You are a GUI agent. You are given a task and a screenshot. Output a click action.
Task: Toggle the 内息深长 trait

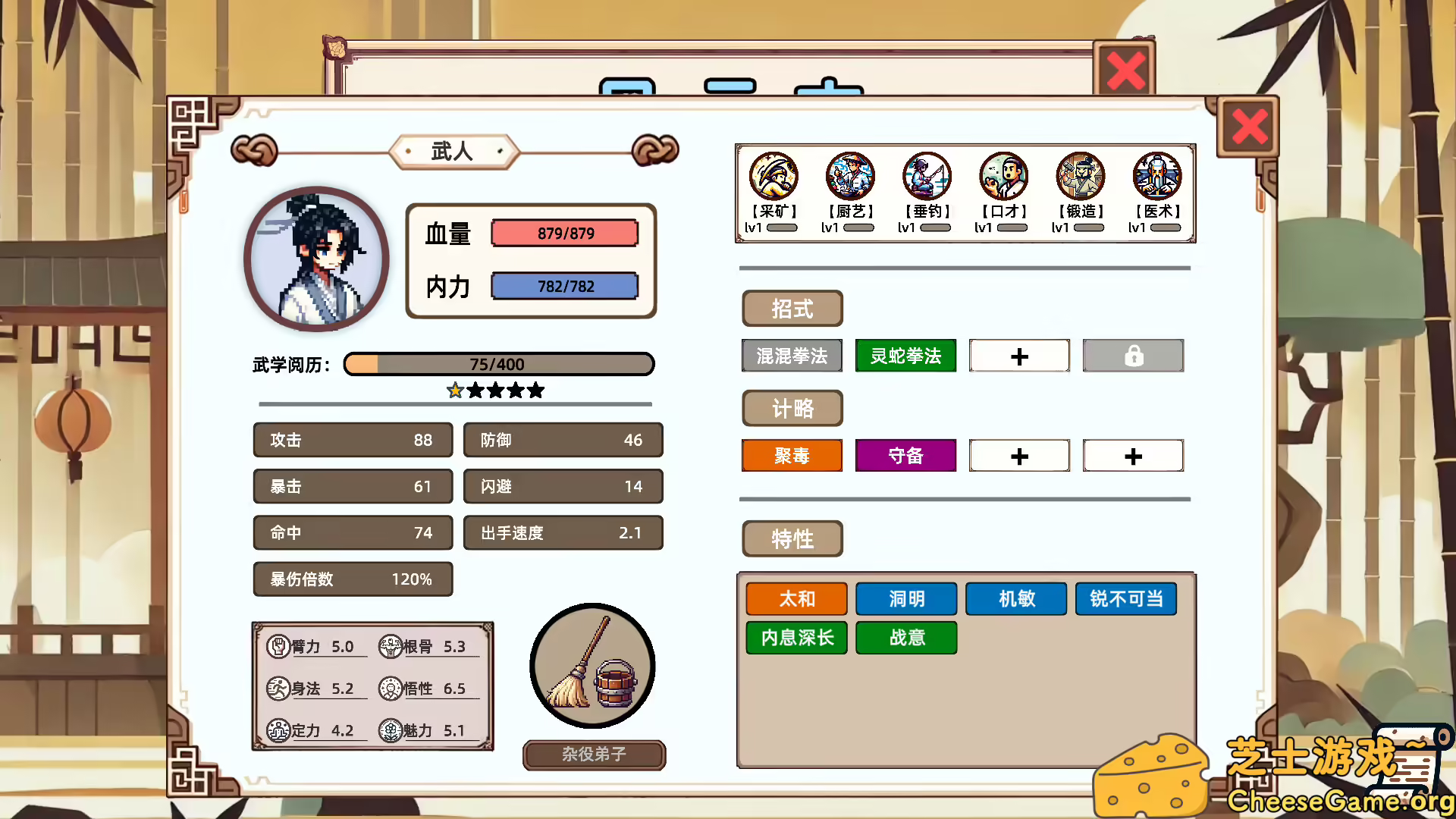click(x=796, y=638)
